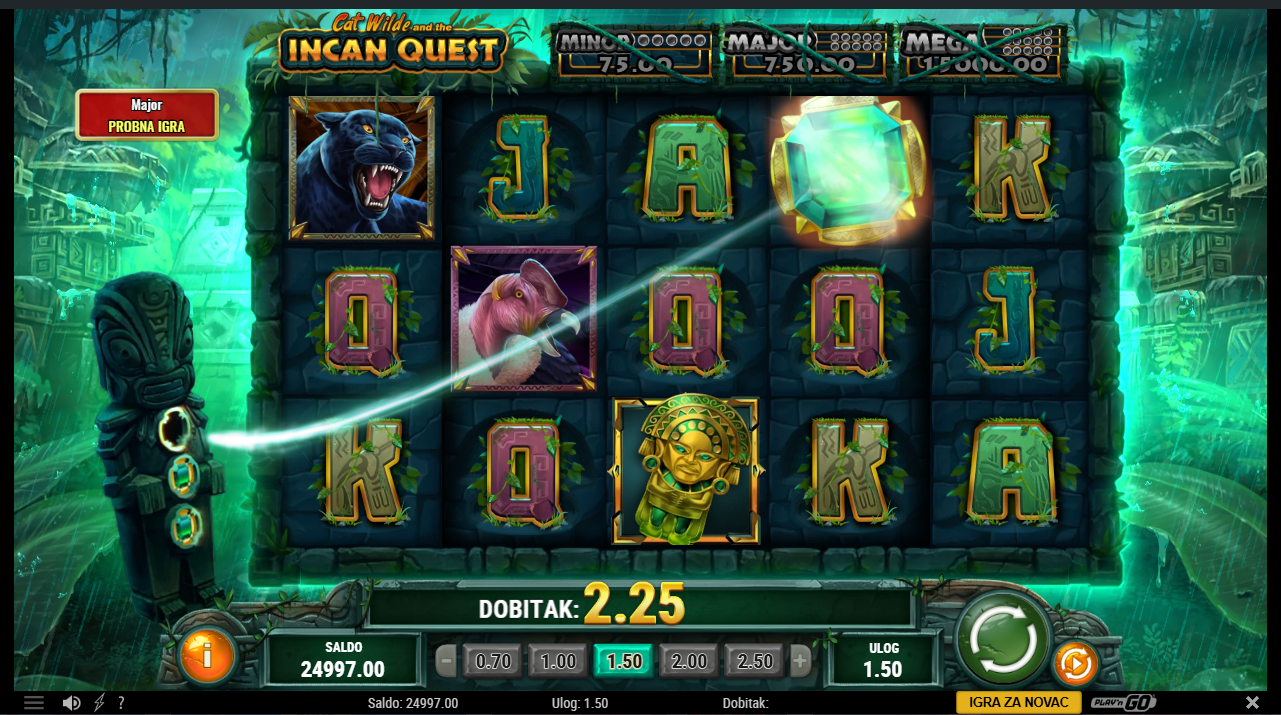Viewport: 1281px width, 715px height.
Task: Decrease the bet with the minus button
Action: tap(446, 661)
